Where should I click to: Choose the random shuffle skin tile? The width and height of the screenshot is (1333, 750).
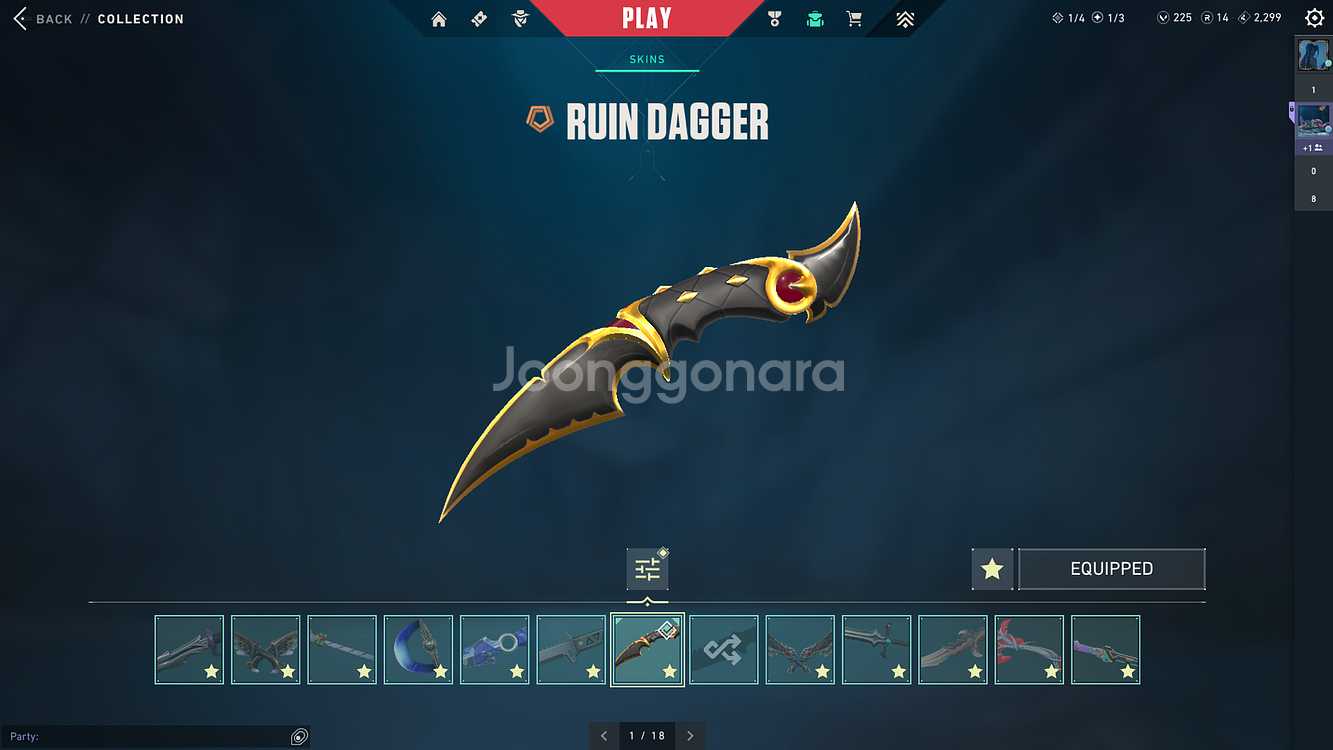pyautogui.click(x=724, y=650)
